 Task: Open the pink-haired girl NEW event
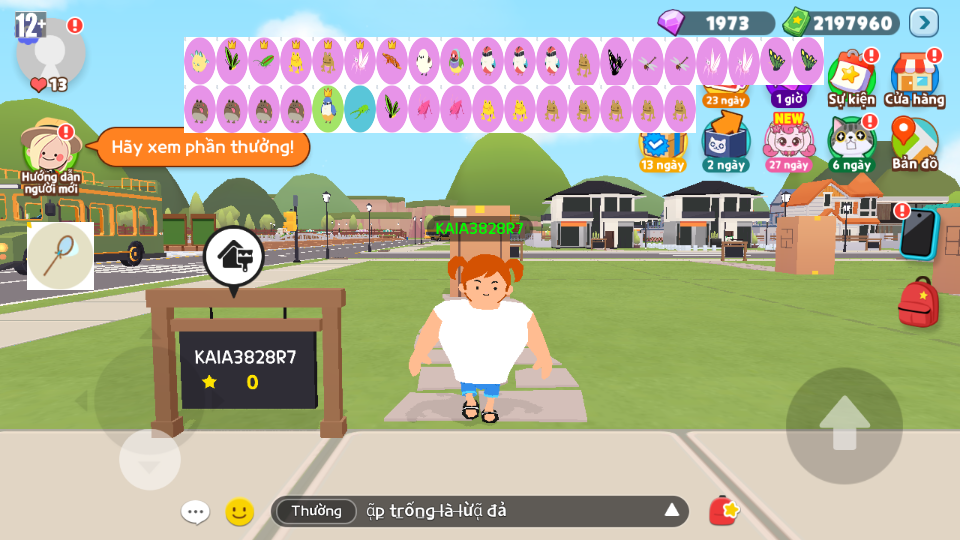(789, 142)
